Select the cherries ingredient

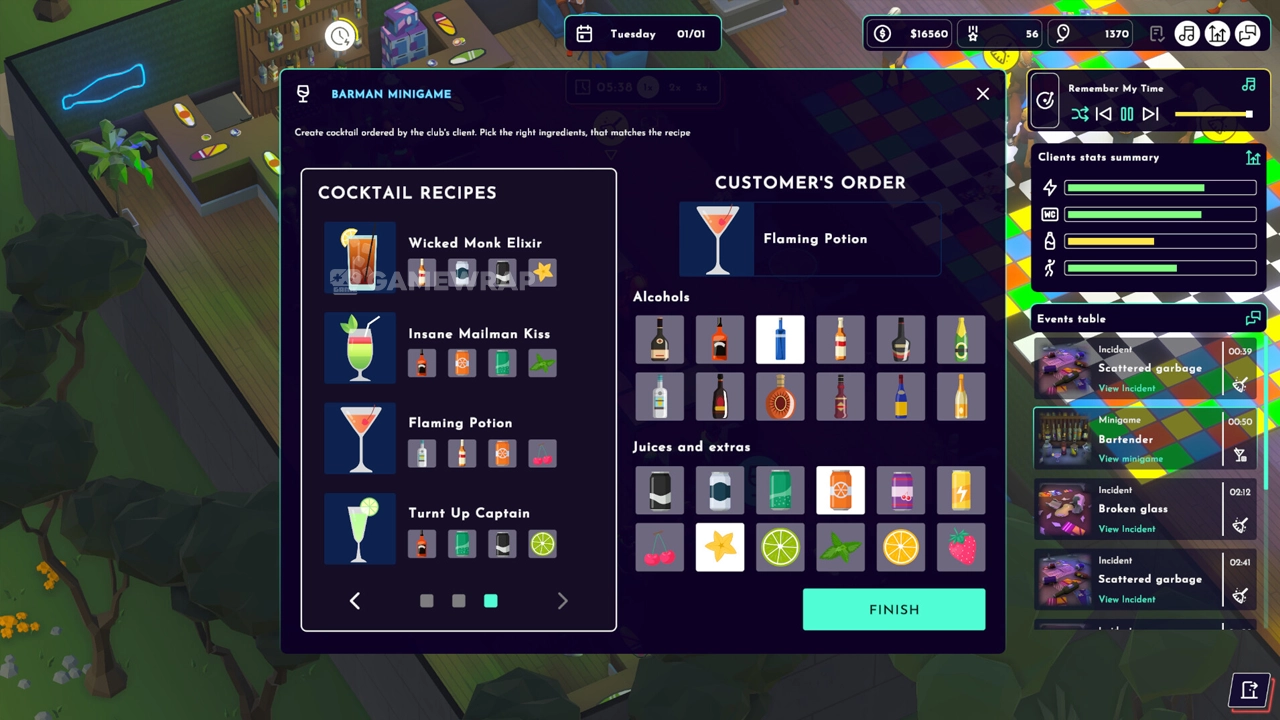tap(660, 548)
